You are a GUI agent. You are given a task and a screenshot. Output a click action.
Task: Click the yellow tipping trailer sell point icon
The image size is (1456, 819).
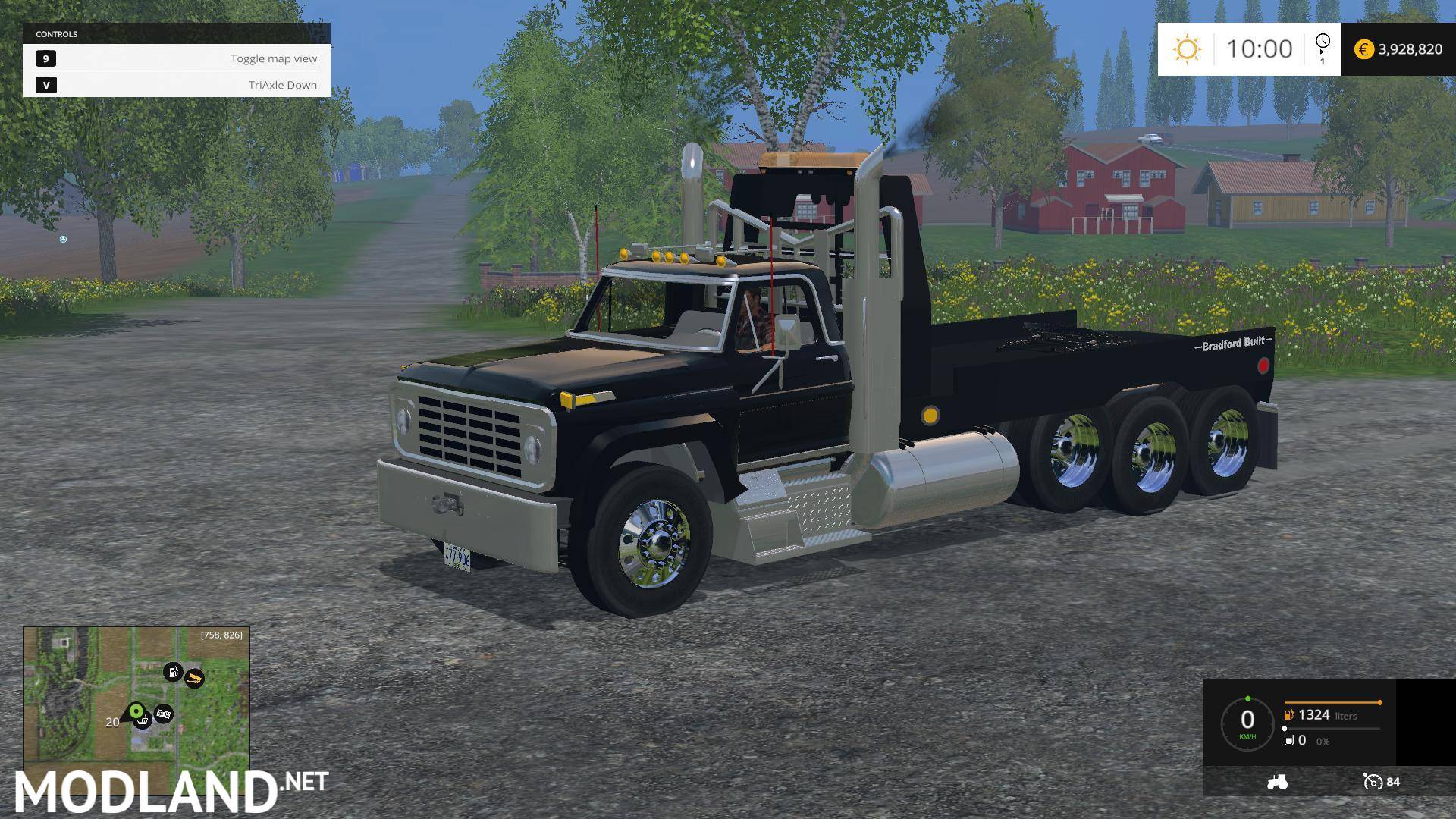195,679
